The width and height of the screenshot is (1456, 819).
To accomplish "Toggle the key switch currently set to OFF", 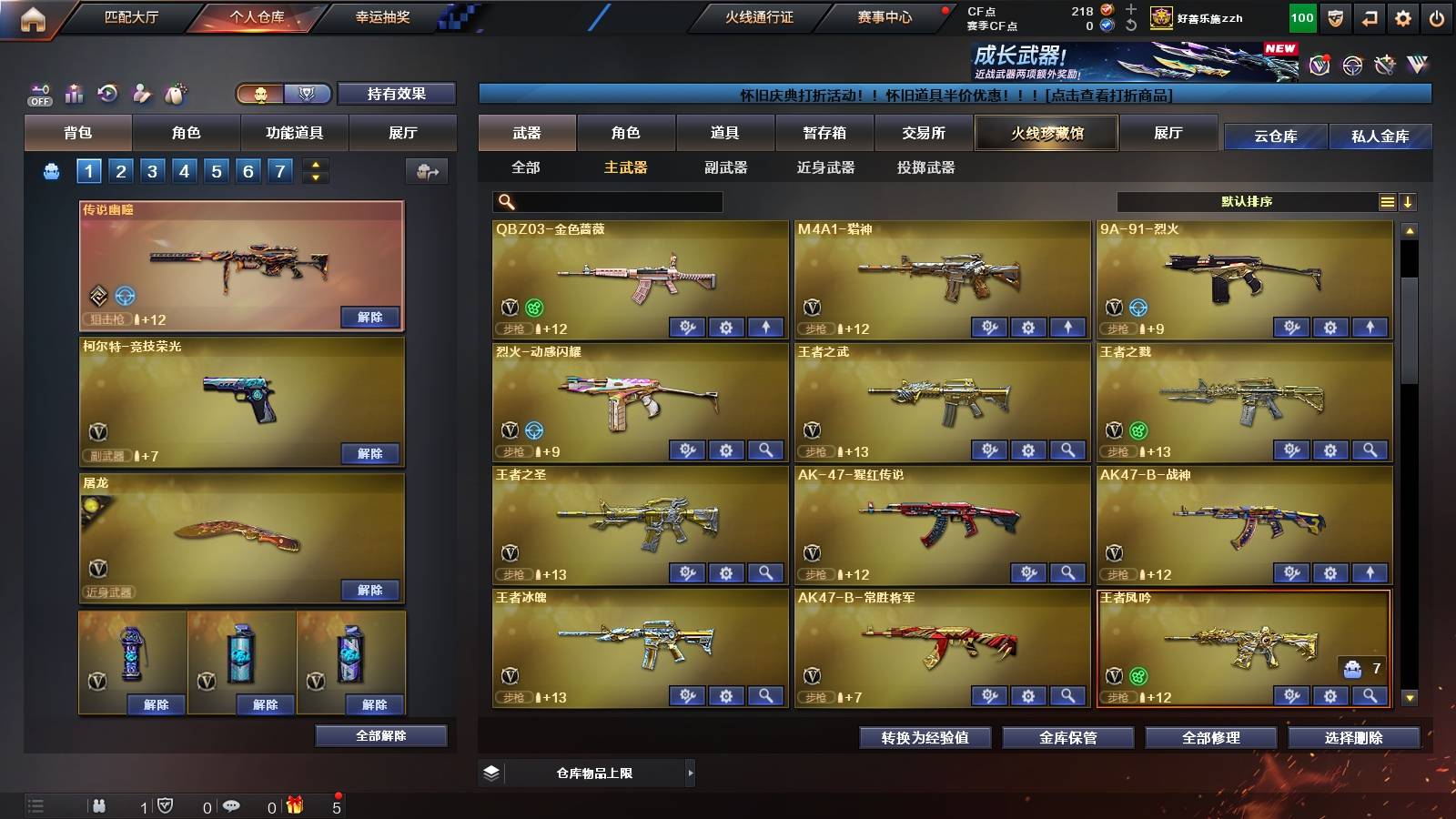I will [39, 93].
